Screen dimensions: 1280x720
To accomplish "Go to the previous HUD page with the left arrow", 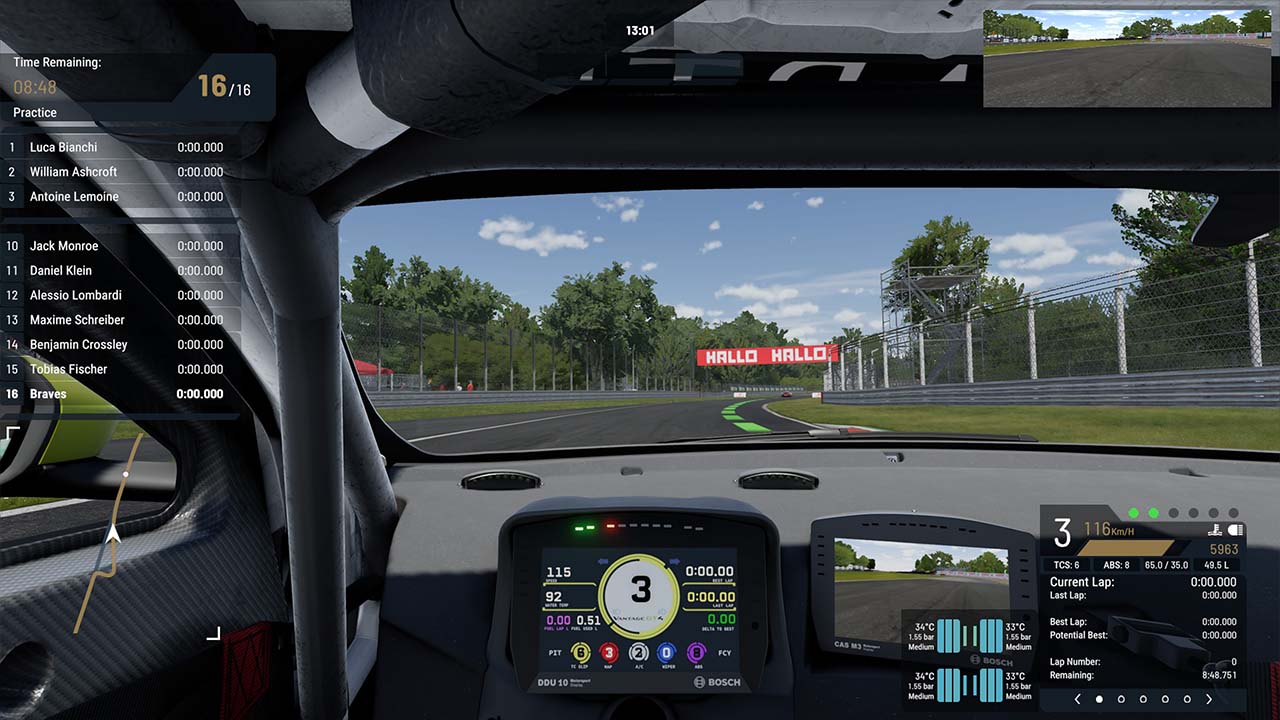I will [1077, 699].
